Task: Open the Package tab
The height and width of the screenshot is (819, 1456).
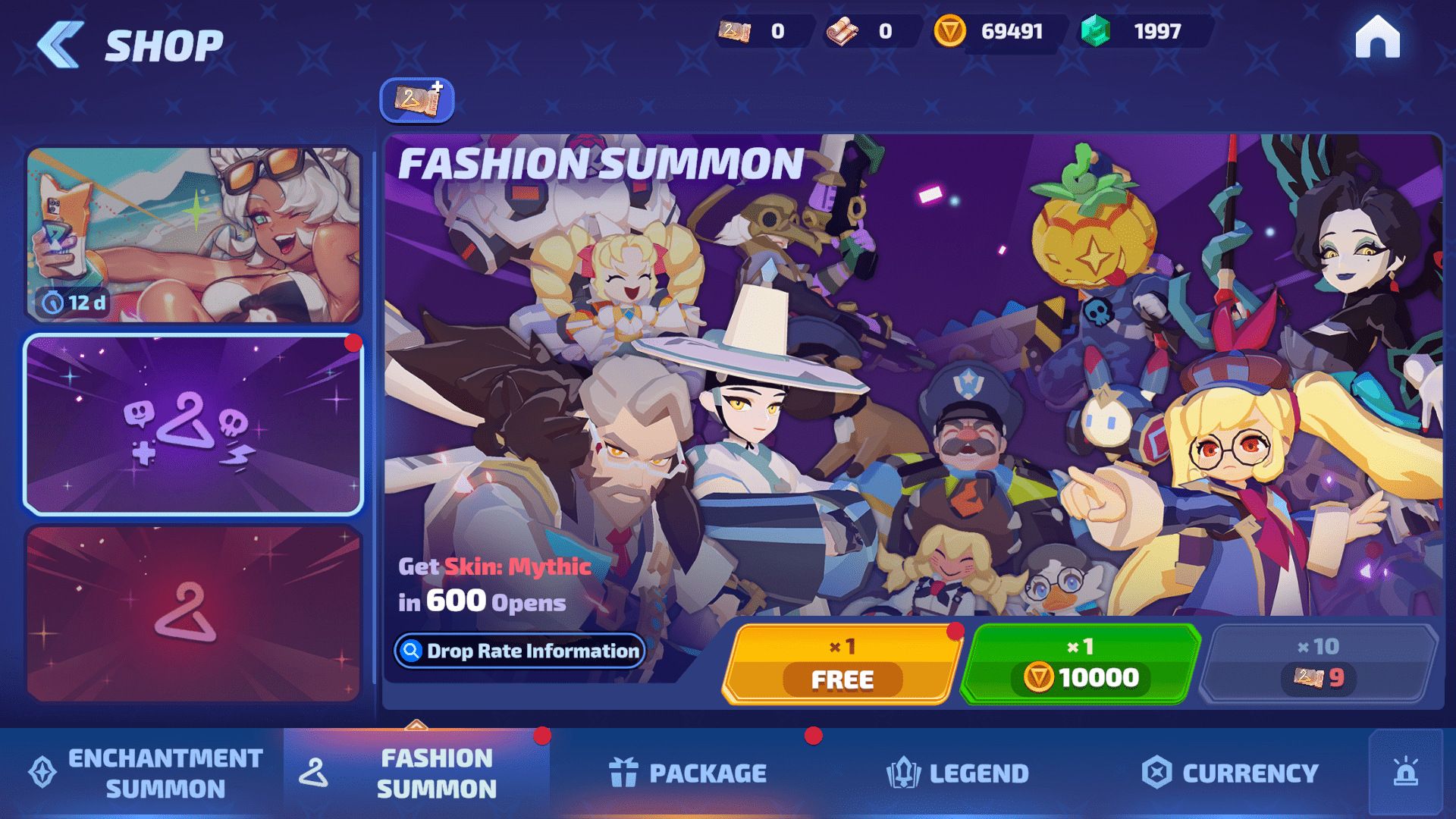Action: (x=688, y=773)
